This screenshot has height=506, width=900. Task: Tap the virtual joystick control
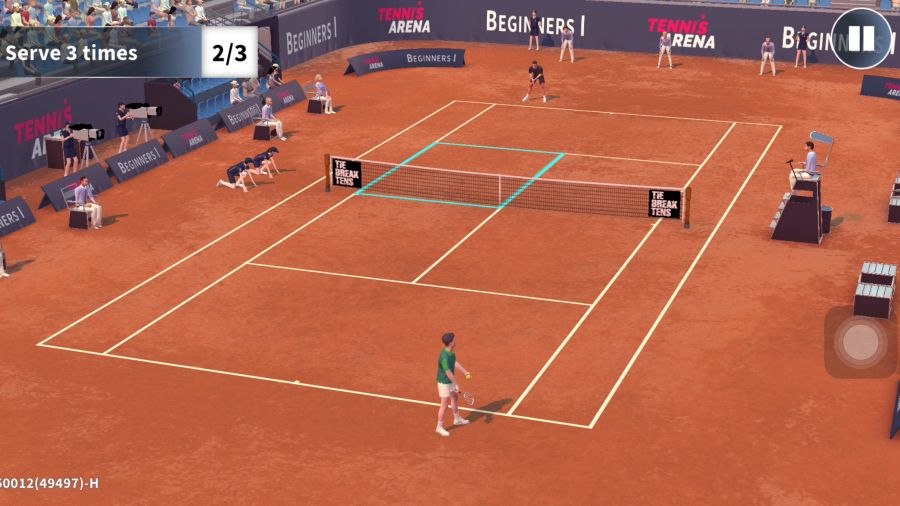tap(859, 342)
